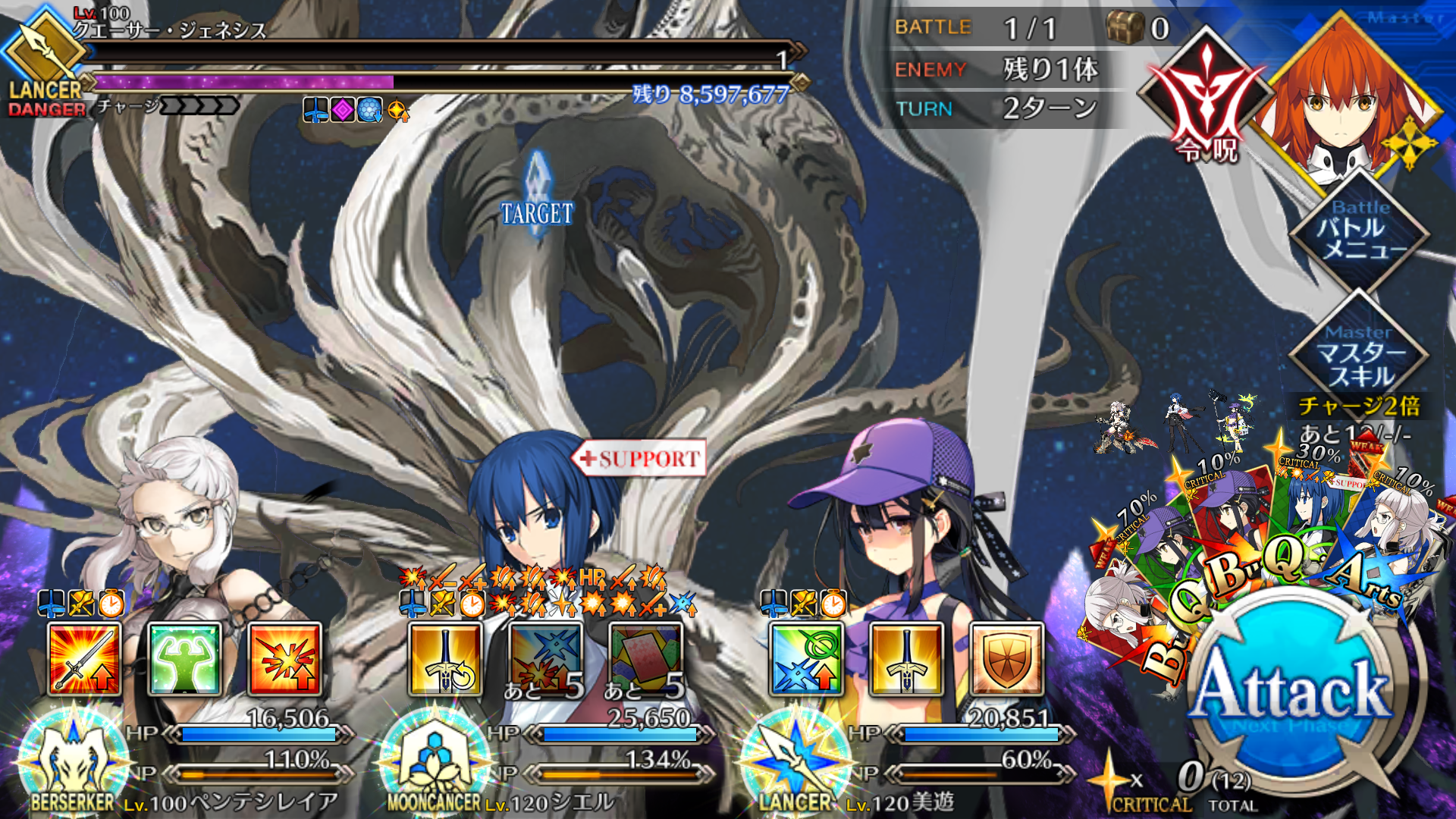
Task: Use Miyu's orange shield skill
Action: coord(1006,659)
